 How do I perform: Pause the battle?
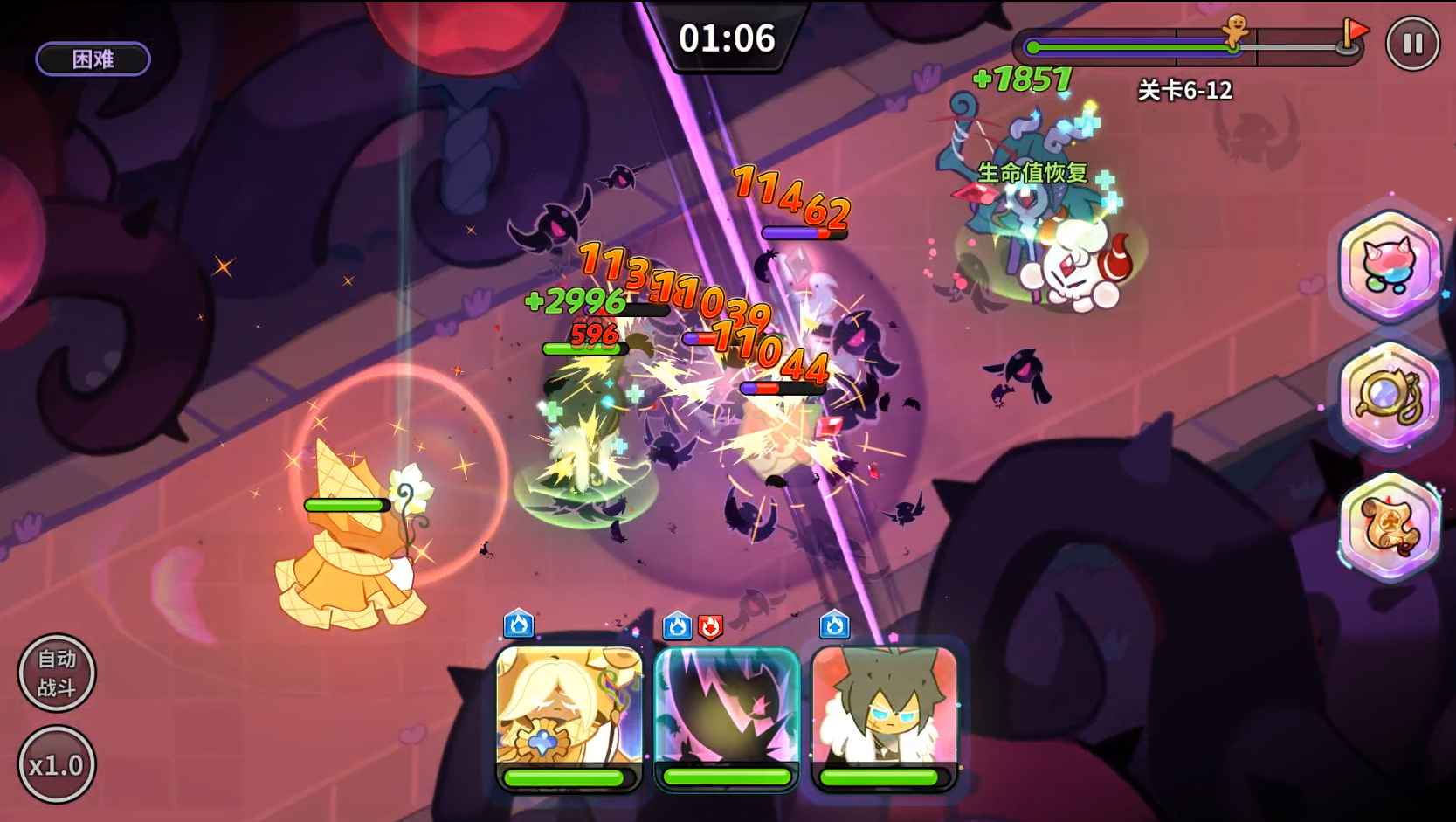(x=1412, y=44)
